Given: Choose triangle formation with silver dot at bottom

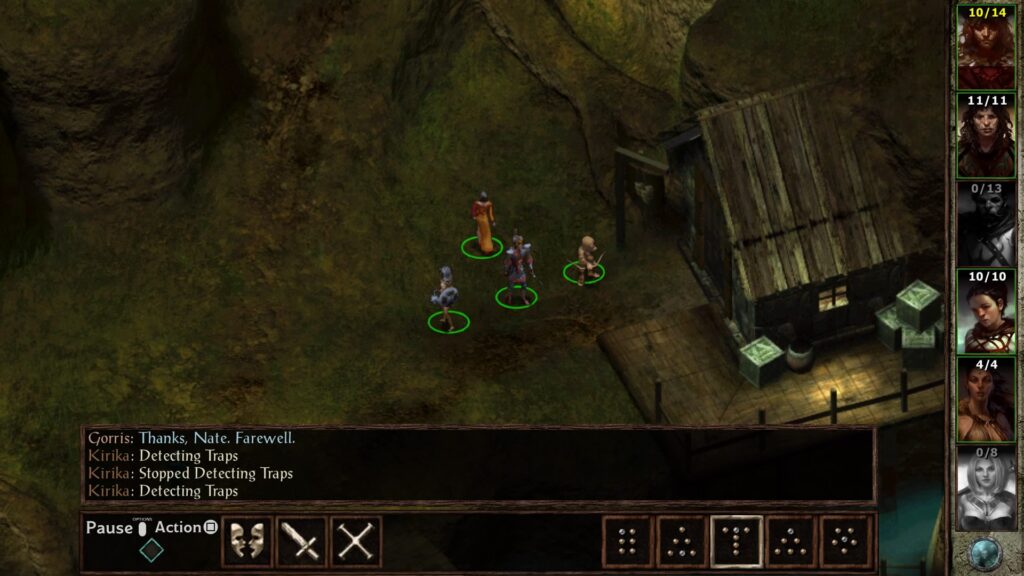Looking at the screenshot, I should (682, 541).
